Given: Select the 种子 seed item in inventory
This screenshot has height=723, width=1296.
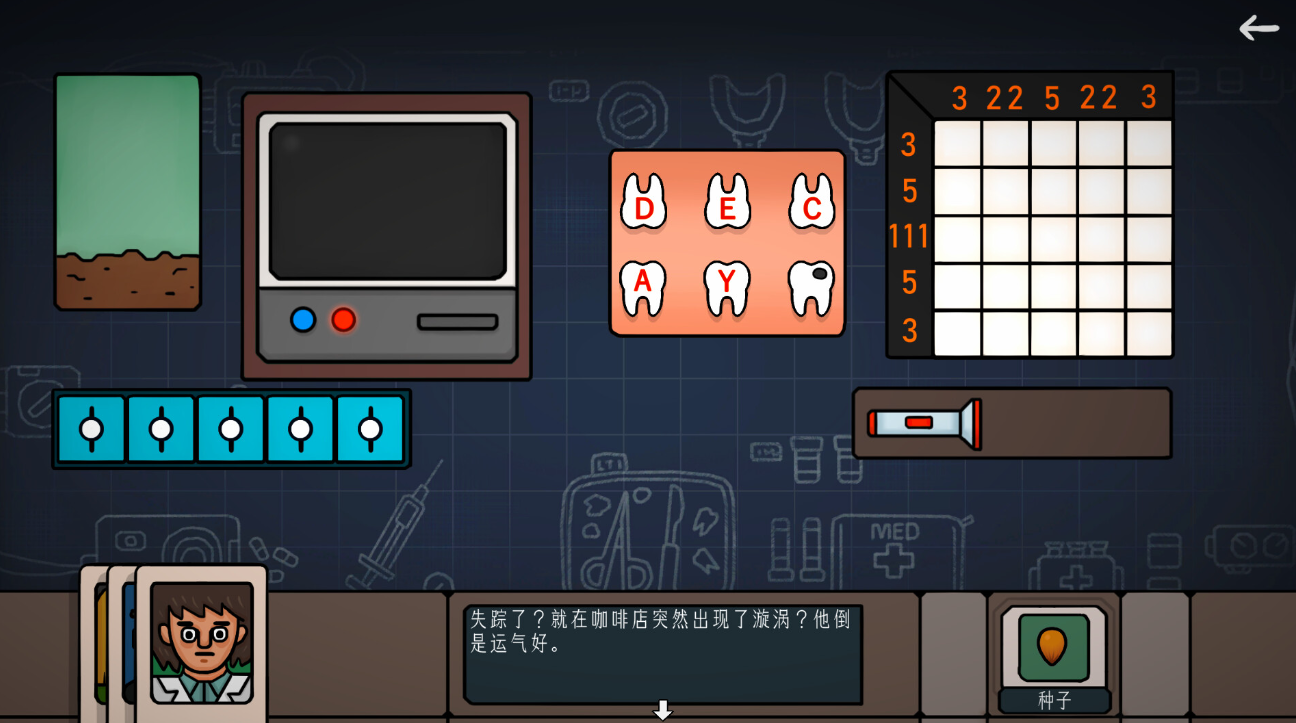Looking at the screenshot, I should pyautogui.click(x=1052, y=645).
